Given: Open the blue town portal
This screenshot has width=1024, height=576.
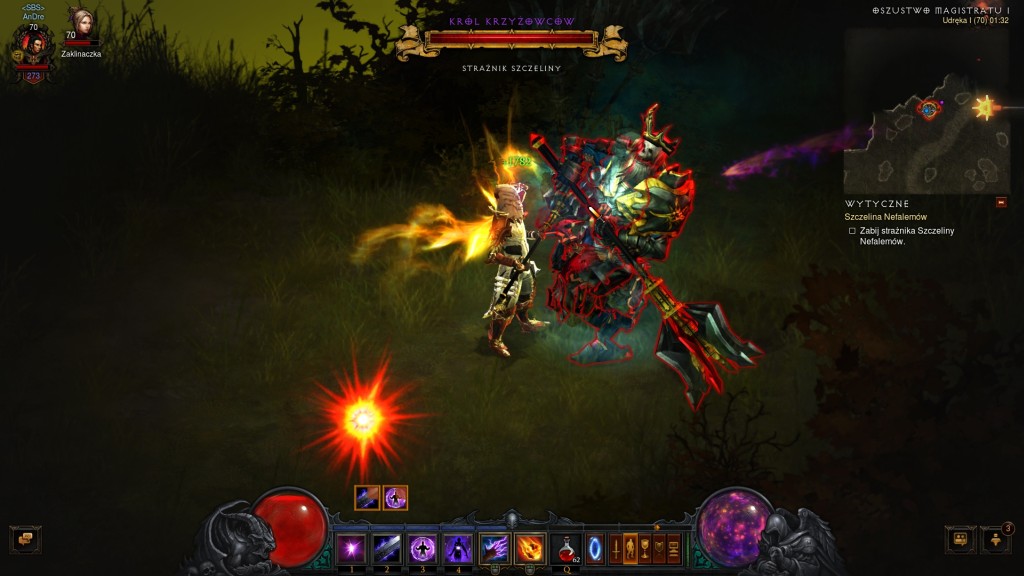Looking at the screenshot, I should click(595, 549).
